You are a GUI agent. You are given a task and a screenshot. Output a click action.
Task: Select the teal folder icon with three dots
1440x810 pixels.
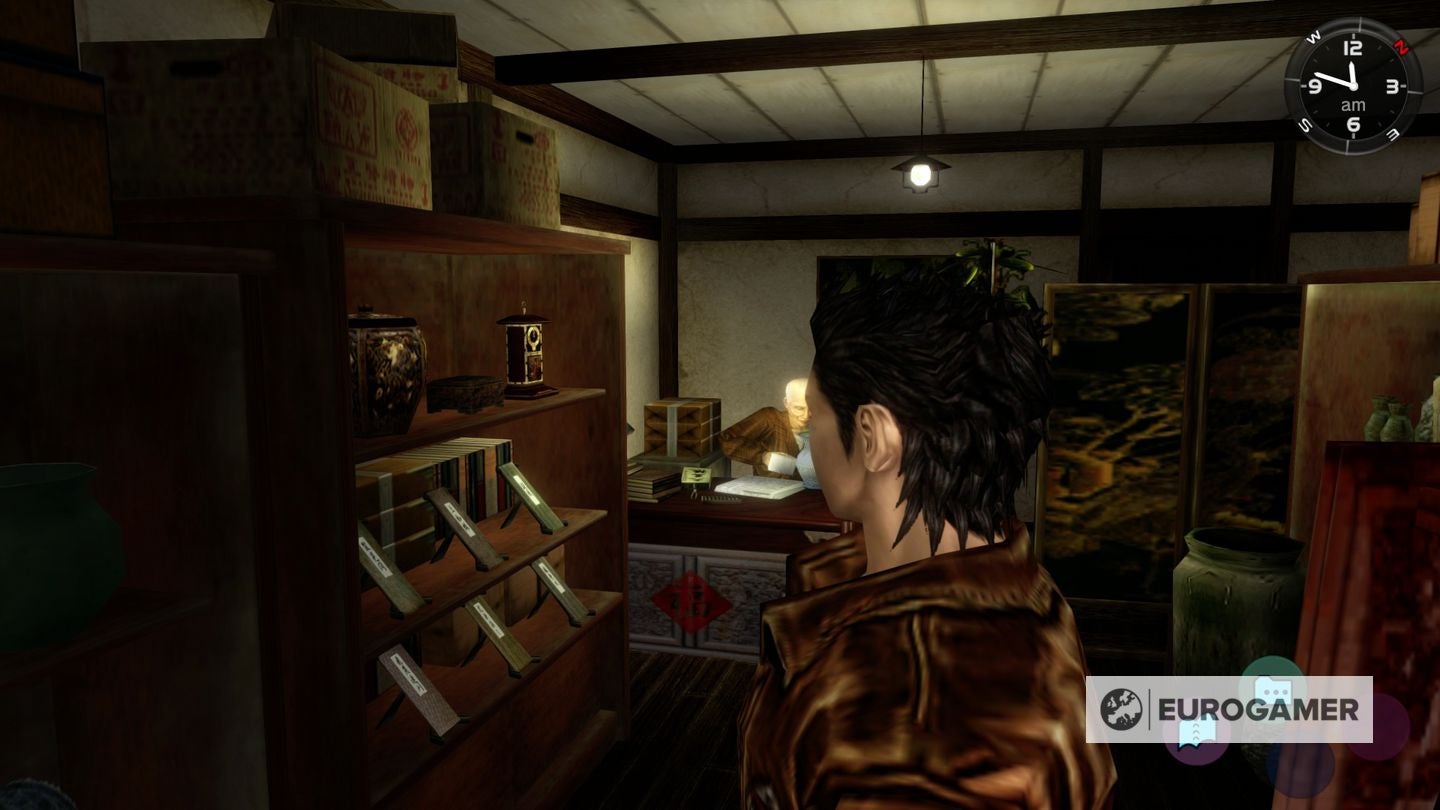pos(1272,690)
